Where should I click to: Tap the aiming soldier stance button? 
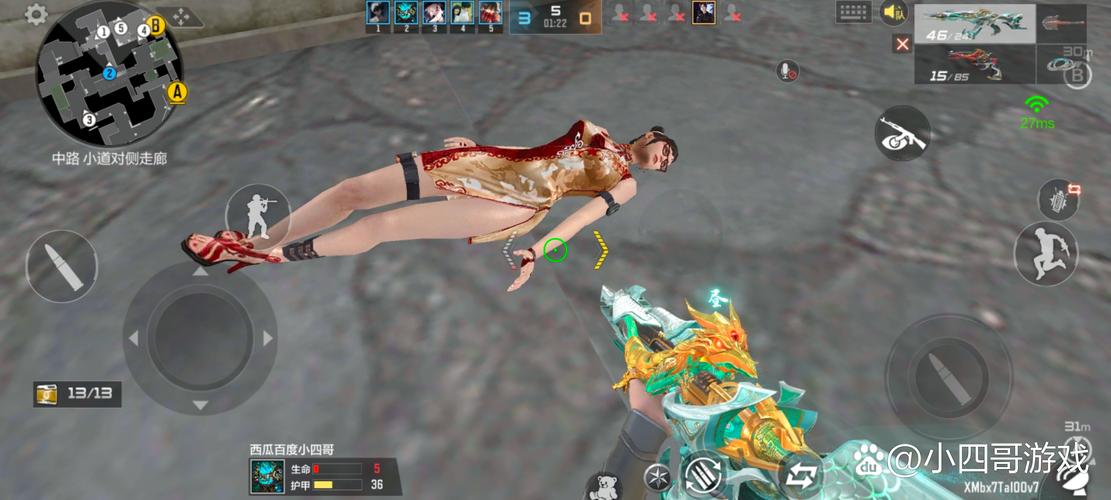[257, 214]
